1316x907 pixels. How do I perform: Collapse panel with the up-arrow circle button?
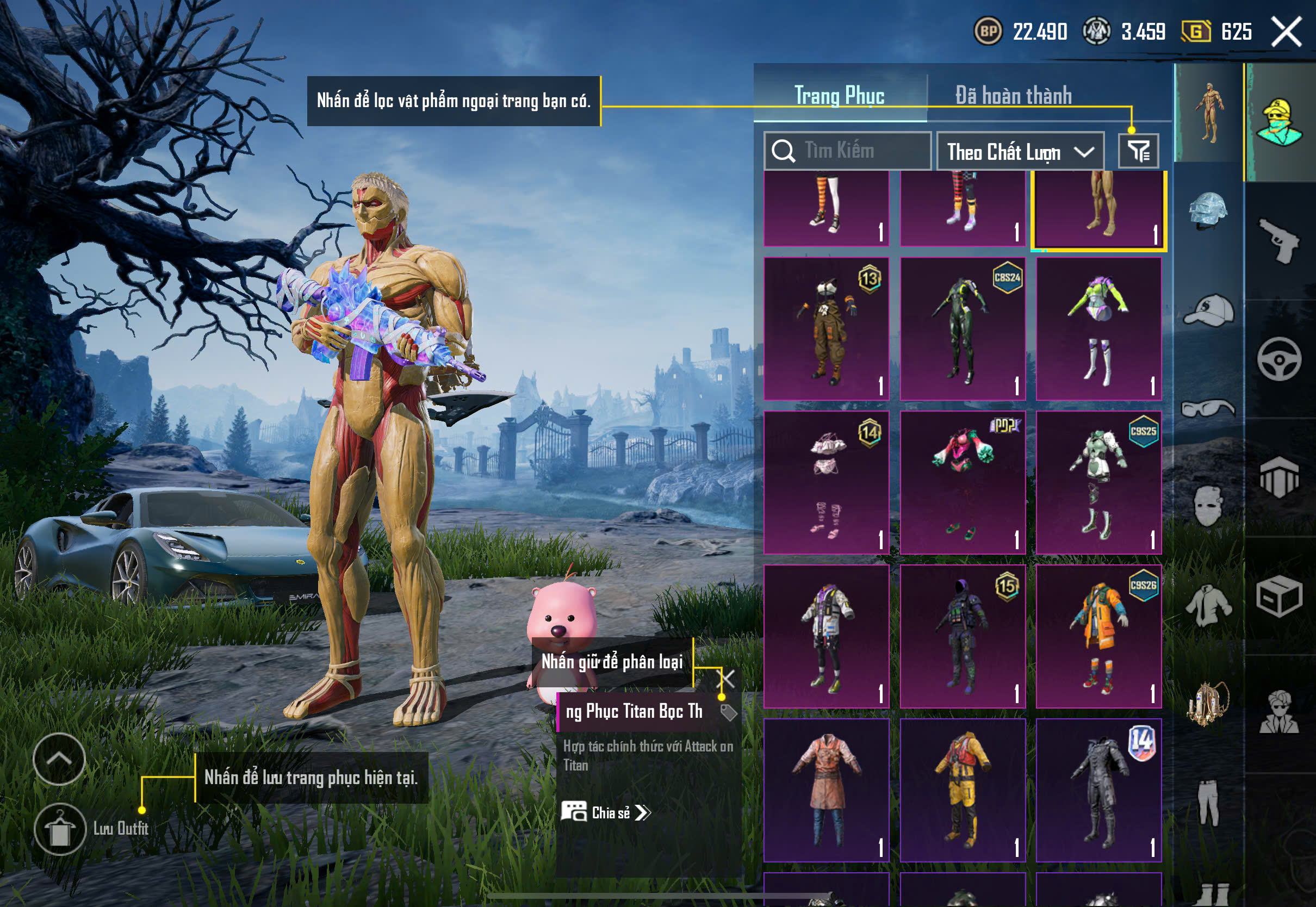coord(59,759)
